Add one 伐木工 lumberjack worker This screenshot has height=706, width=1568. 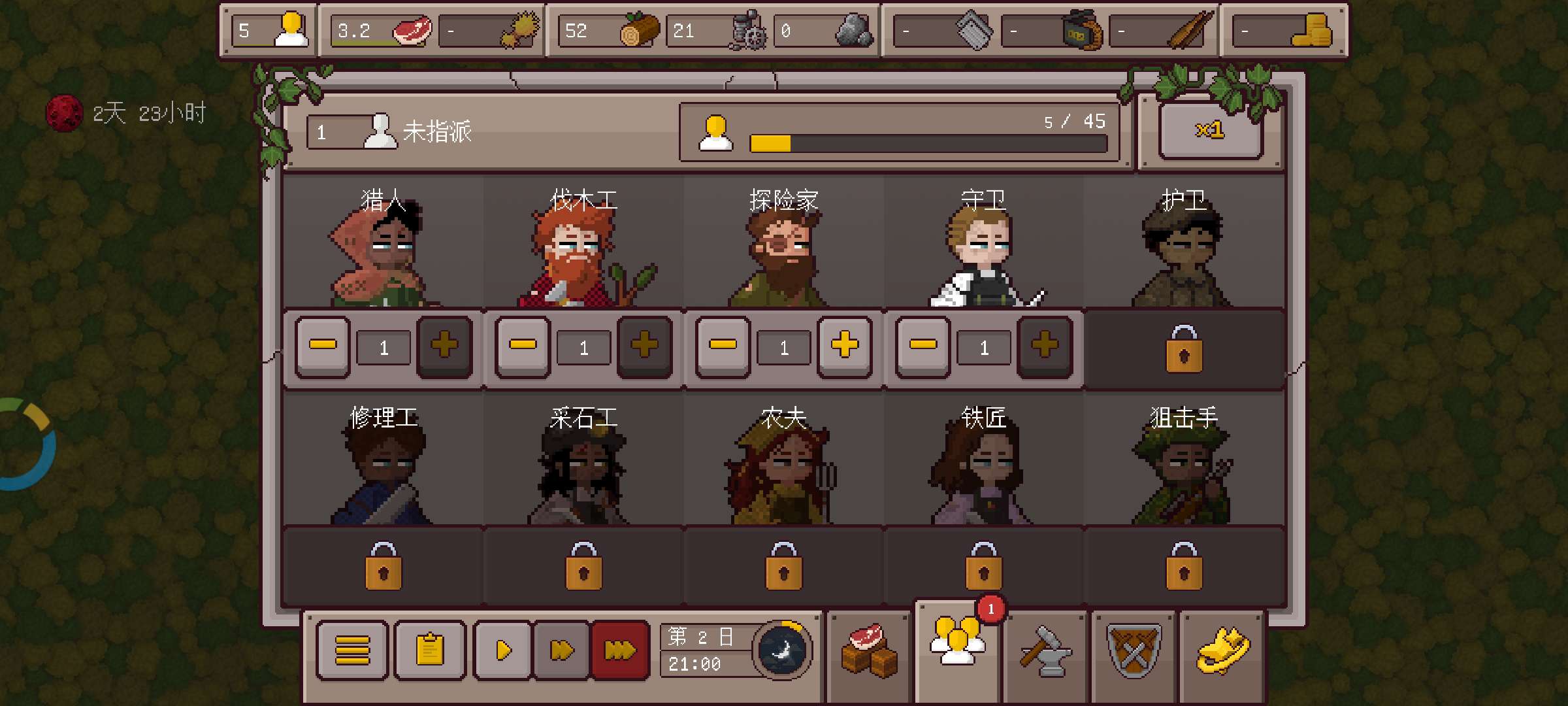pos(644,346)
